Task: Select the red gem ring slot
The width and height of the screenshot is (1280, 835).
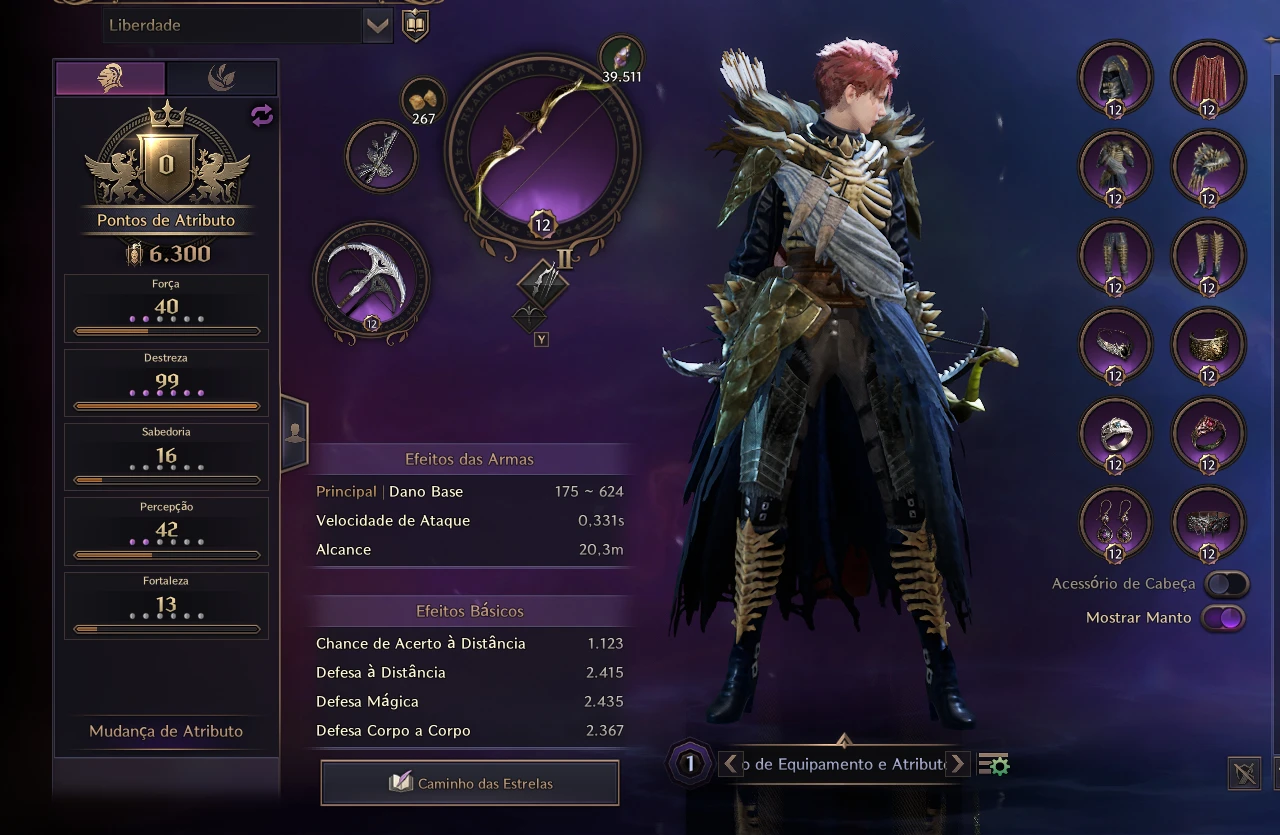Action: [1208, 434]
